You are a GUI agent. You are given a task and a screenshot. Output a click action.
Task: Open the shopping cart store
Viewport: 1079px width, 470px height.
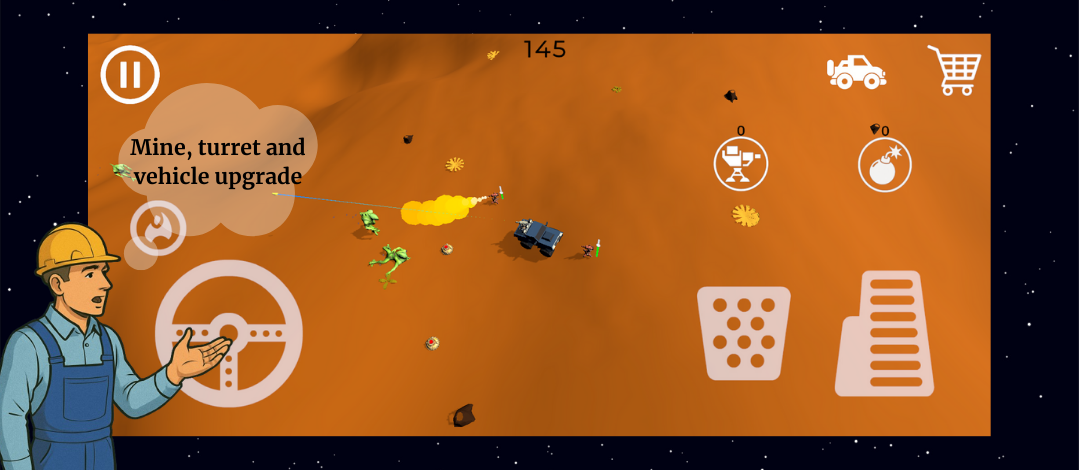point(953,70)
